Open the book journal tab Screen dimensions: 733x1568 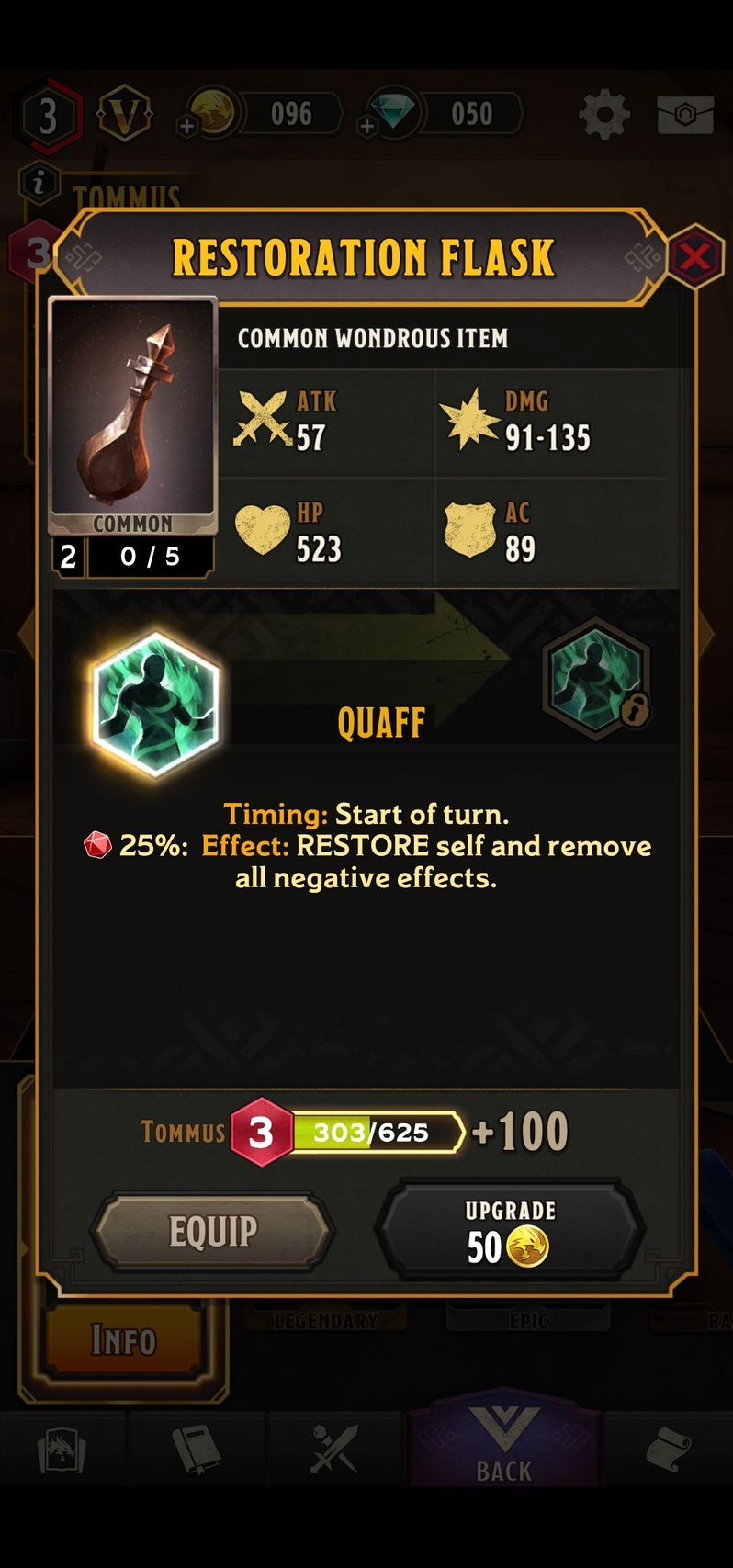click(x=197, y=1449)
